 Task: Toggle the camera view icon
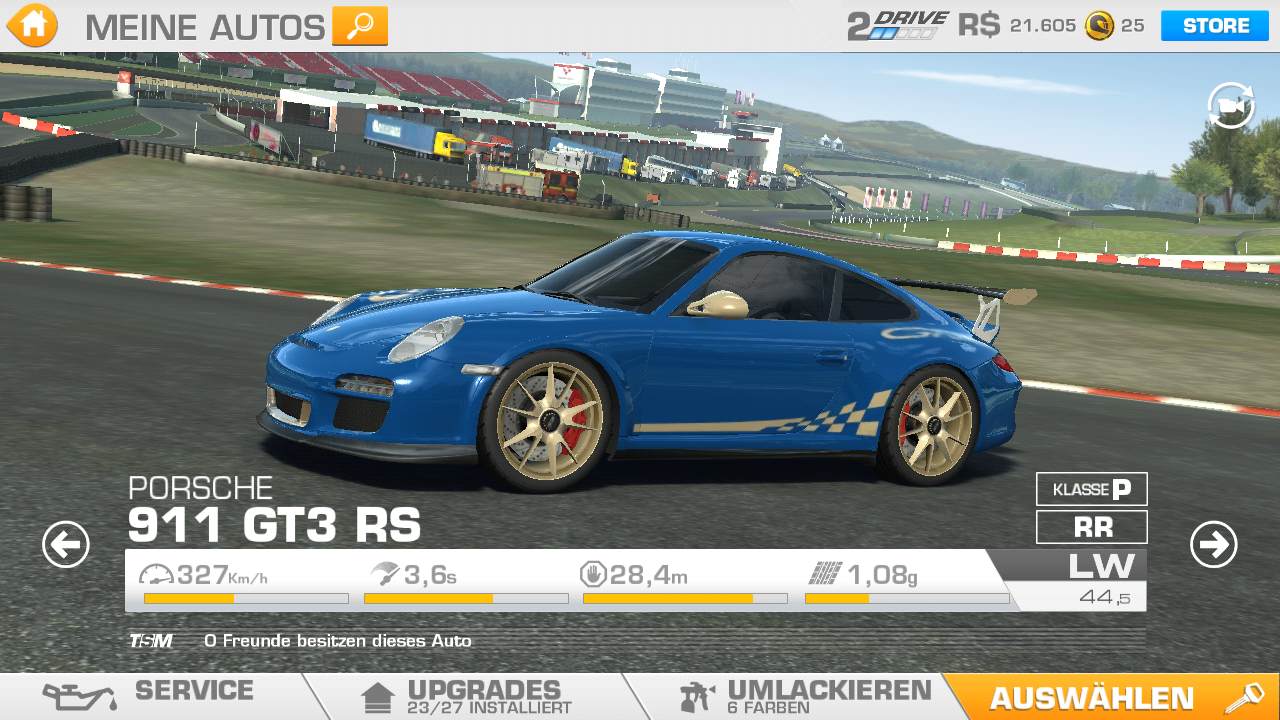pos(1230,106)
